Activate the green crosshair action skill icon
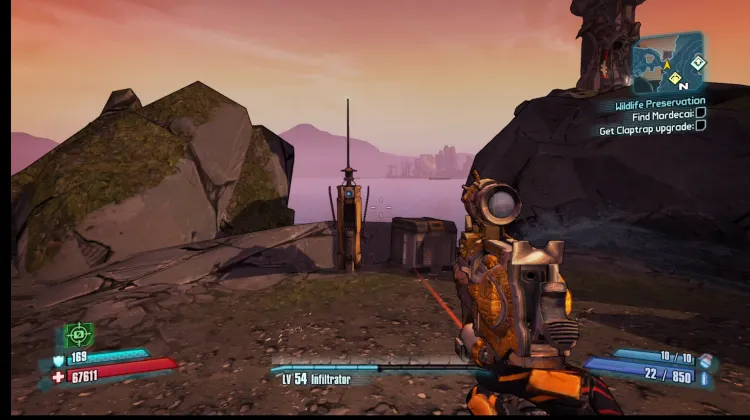The height and width of the screenshot is (420, 750). tap(78, 334)
